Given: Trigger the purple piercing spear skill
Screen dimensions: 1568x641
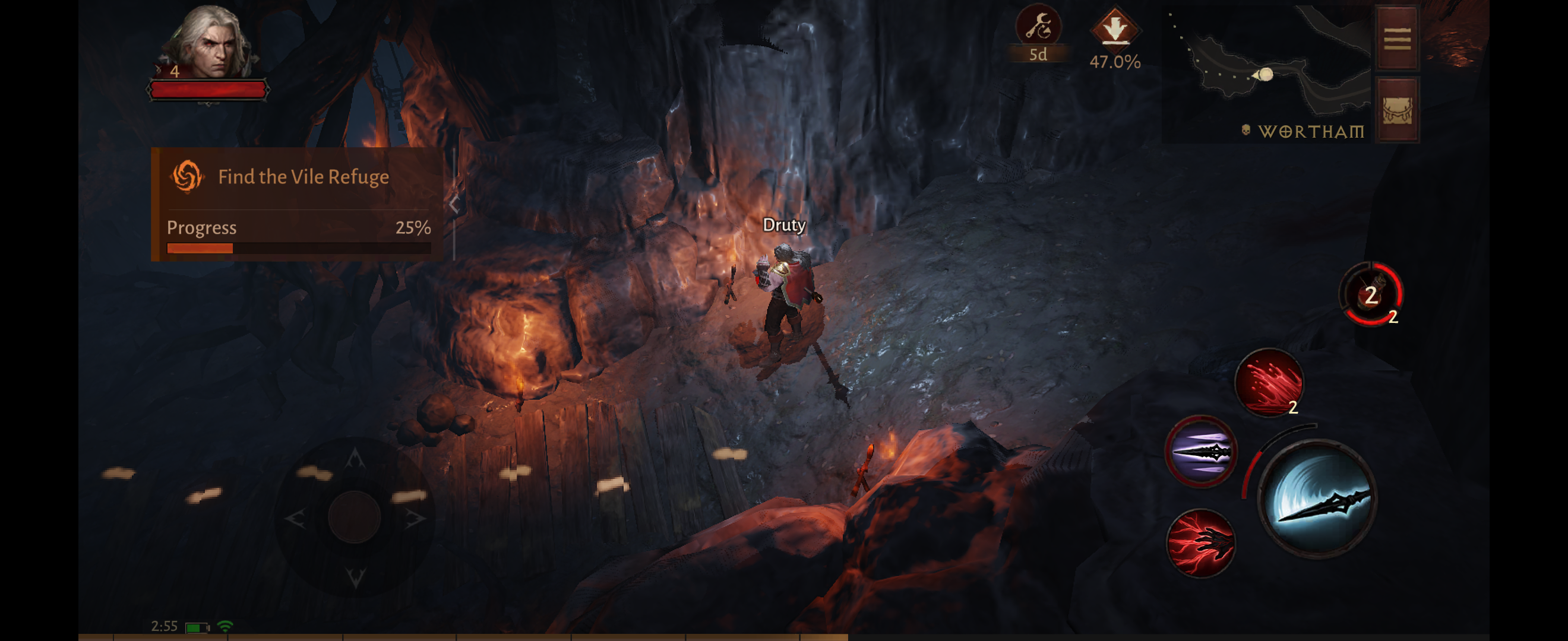Looking at the screenshot, I should [1200, 452].
